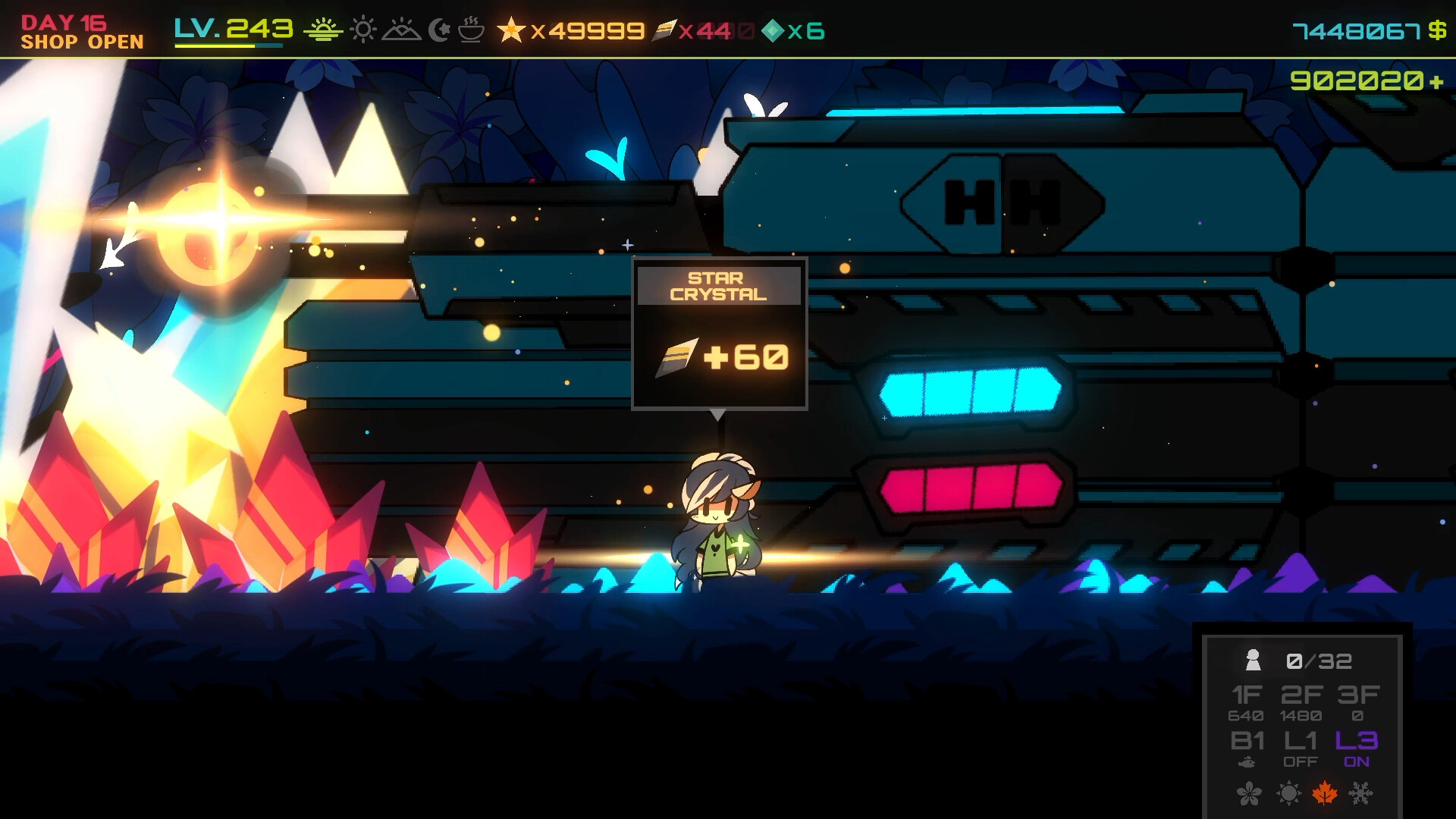1456x819 pixels.
Task: Select the 3F floor entry
Action: 1357,702
